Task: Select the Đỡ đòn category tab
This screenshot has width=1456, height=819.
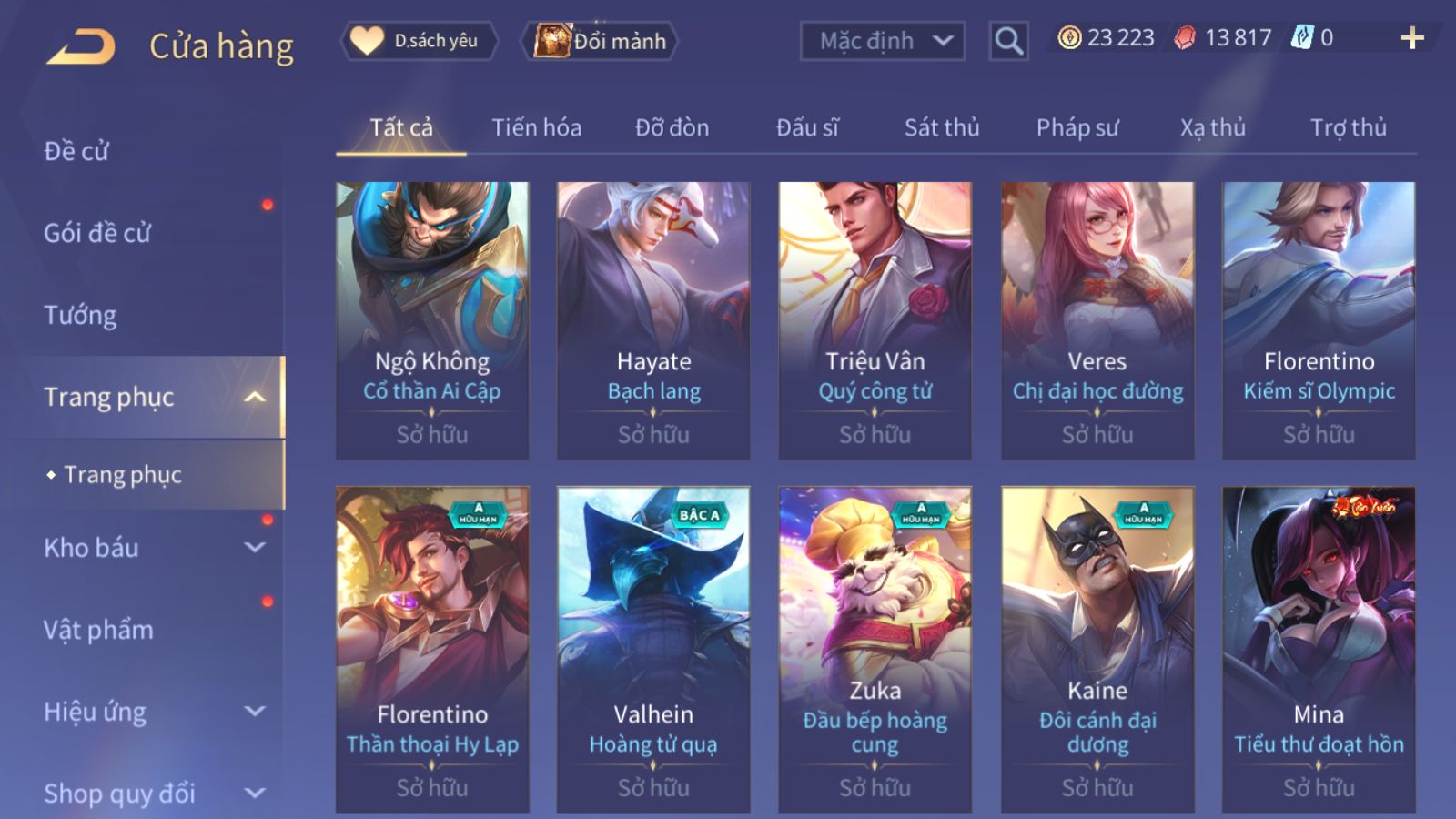Action: click(x=672, y=128)
